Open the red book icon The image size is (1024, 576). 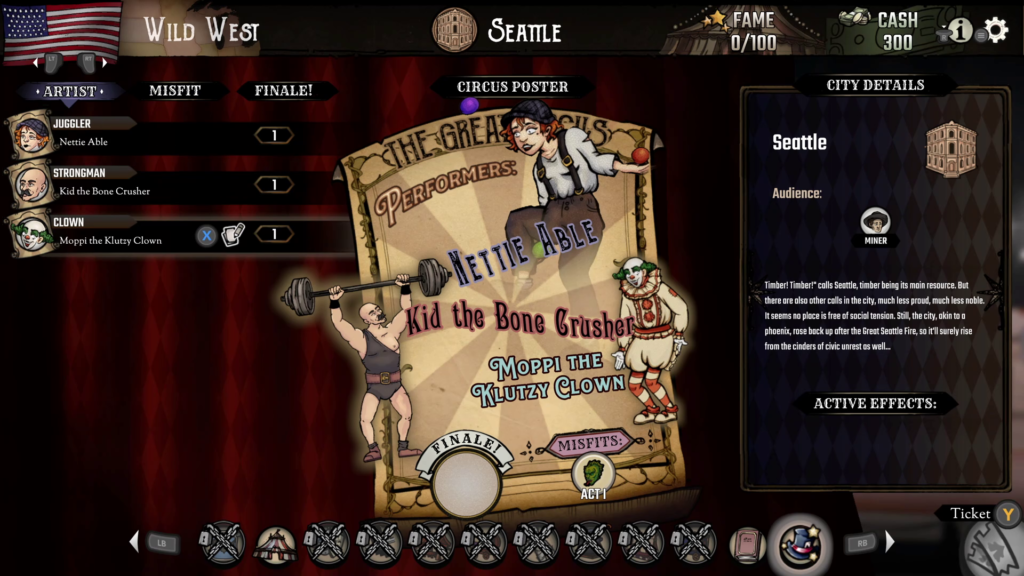[747, 545]
